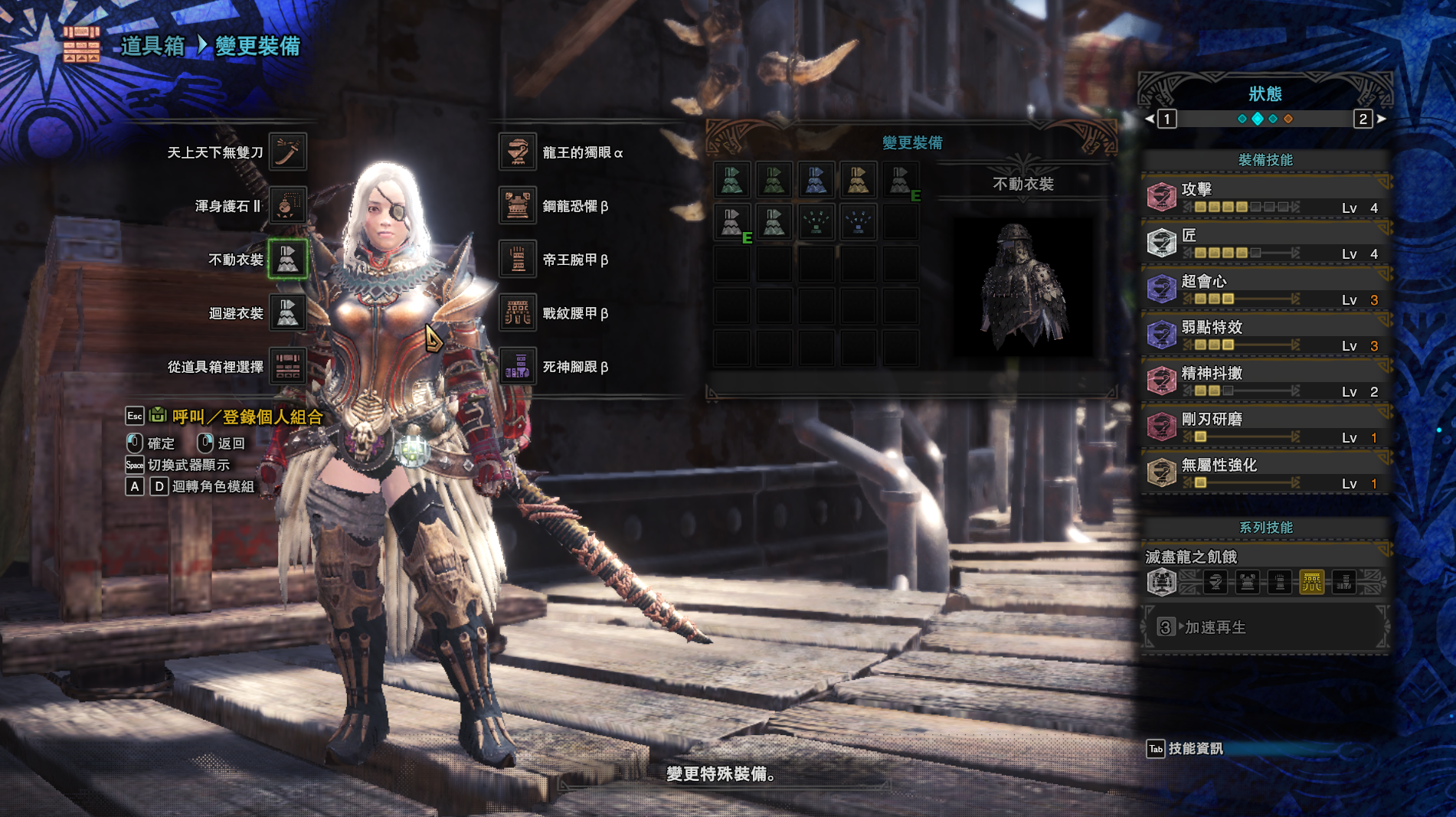Open the 鋼龍恐懼β chest armor slot
Image resolution: width=1456 pixels, height=817 pixels.
click(x=518, y=205)
